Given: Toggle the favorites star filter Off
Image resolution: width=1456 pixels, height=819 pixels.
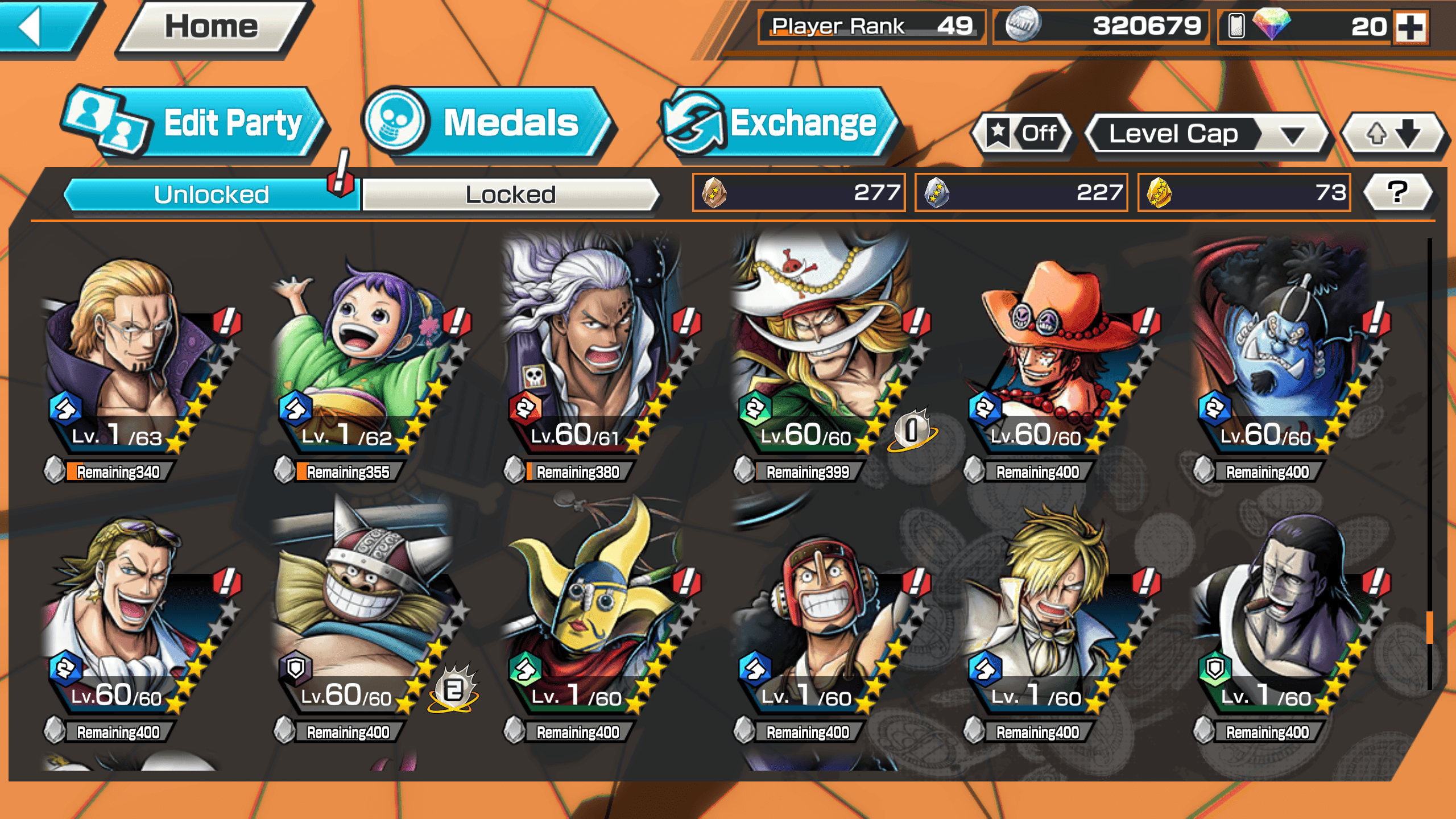Looking at the screenshot, I should tap(1023, 134).
